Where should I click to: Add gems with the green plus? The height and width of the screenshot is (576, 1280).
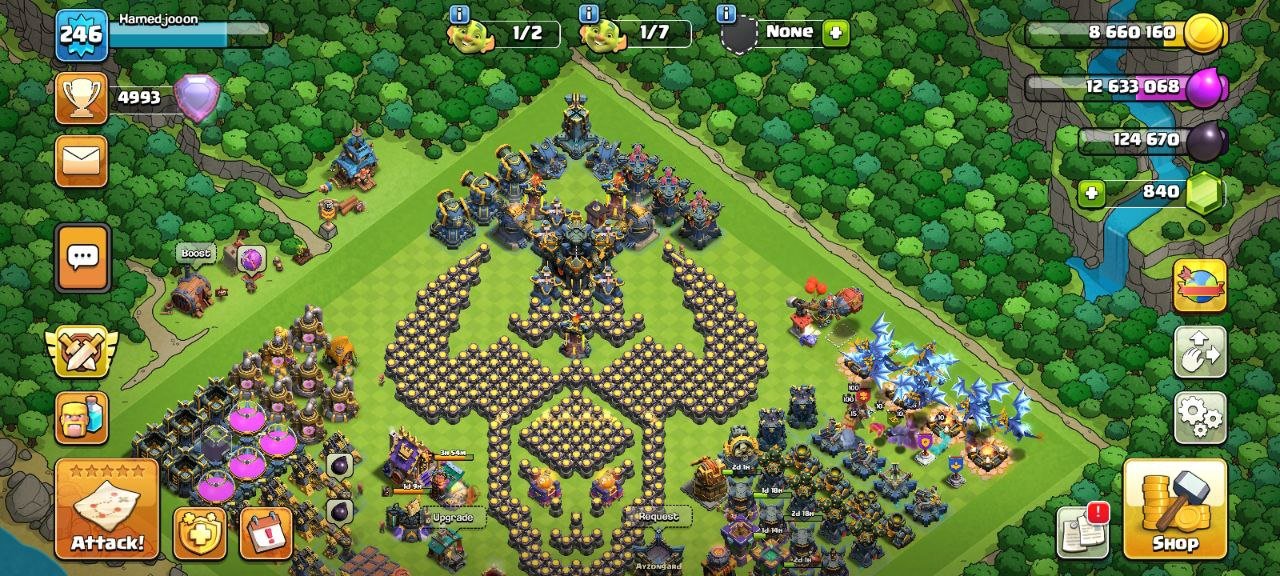(1091, 192)
